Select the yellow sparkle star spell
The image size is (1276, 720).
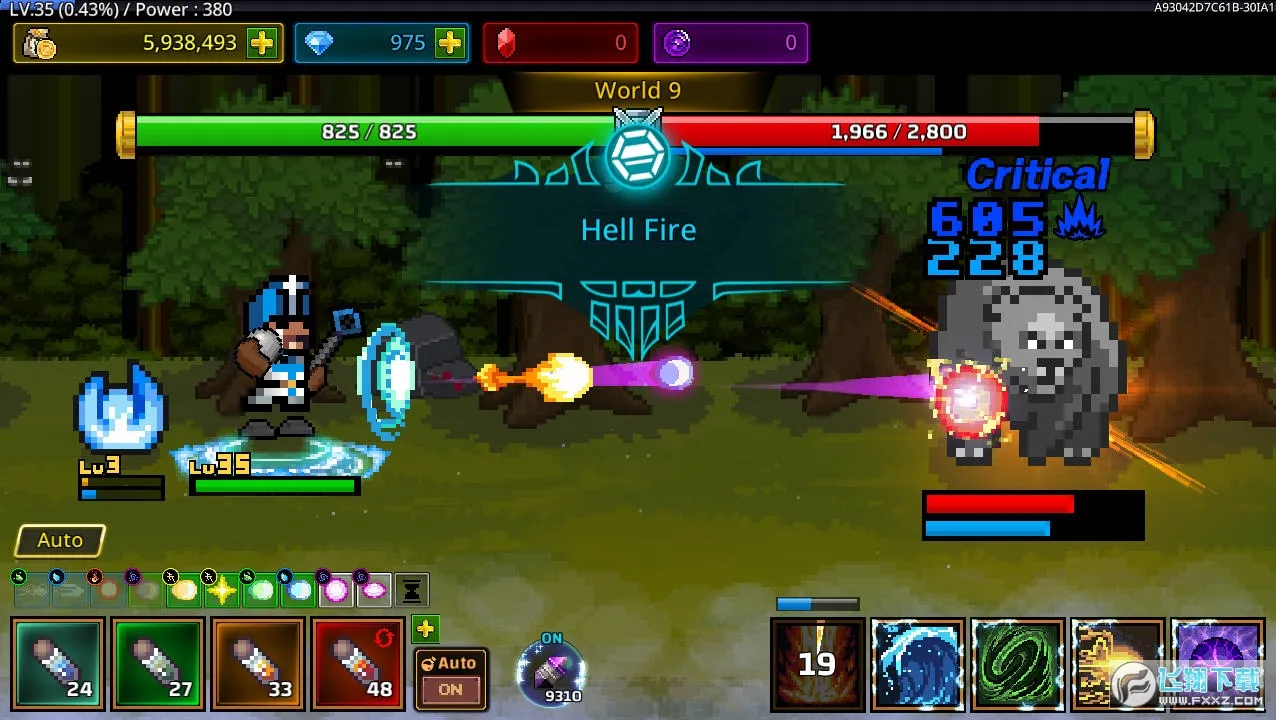tap(221, 591)
